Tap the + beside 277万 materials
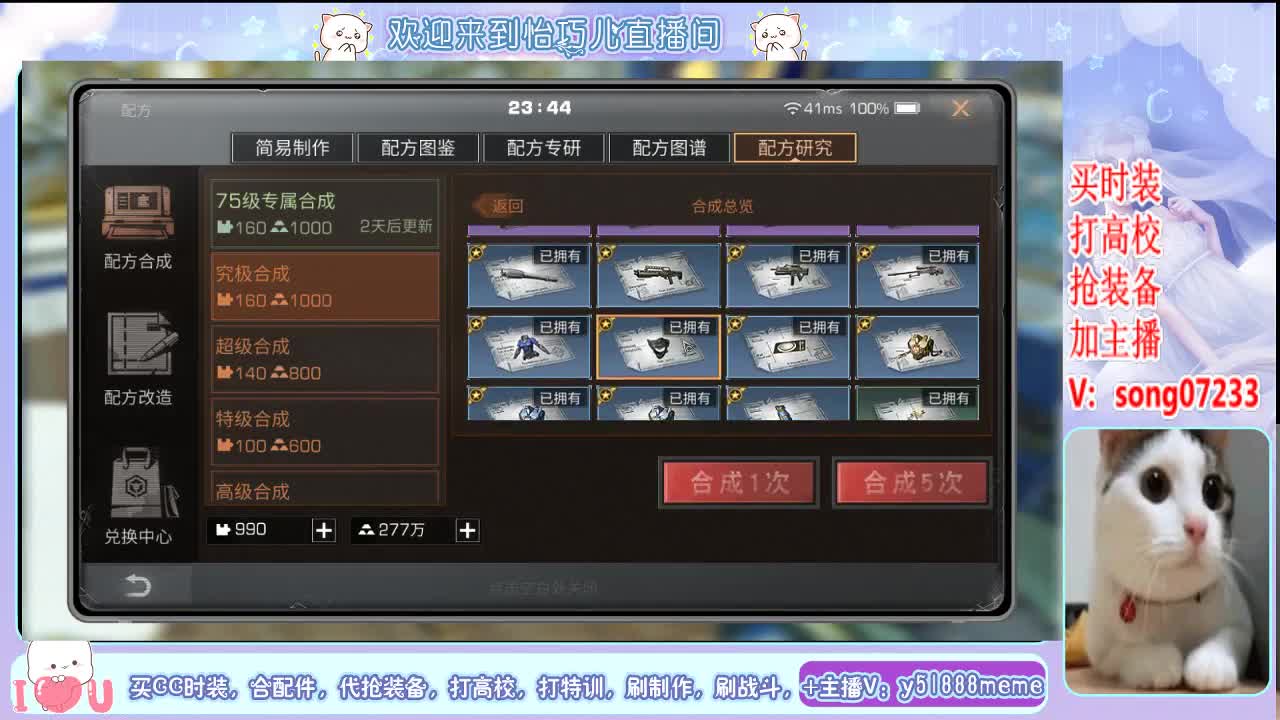This screenshot has height=720, width=1280. tap(466, 531)
